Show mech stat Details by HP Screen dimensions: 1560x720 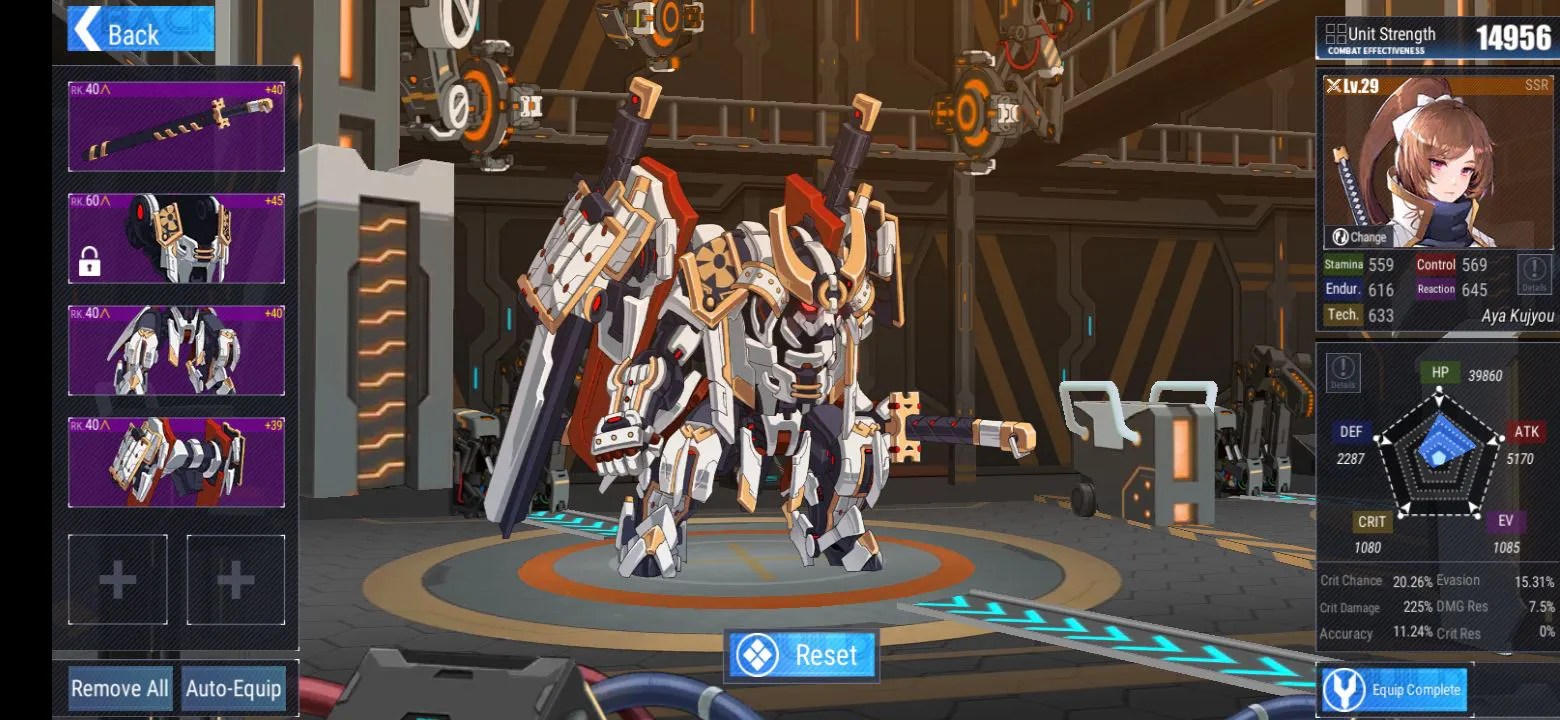[1342, 372]
